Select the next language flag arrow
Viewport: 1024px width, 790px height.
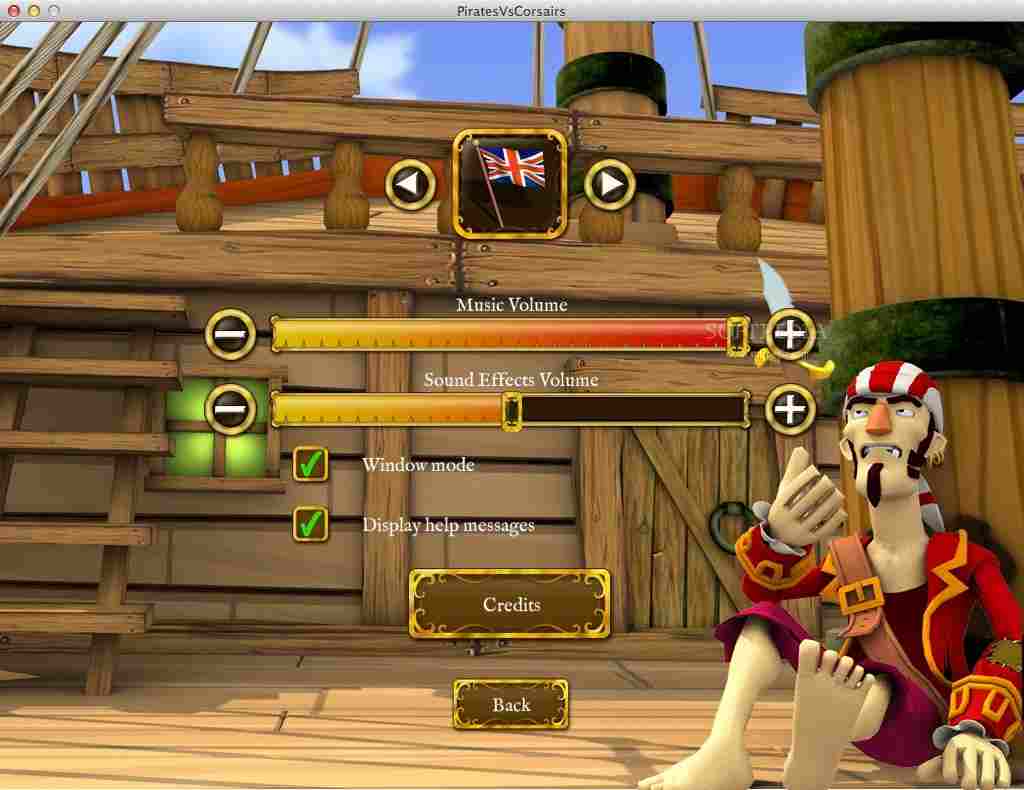609,185
